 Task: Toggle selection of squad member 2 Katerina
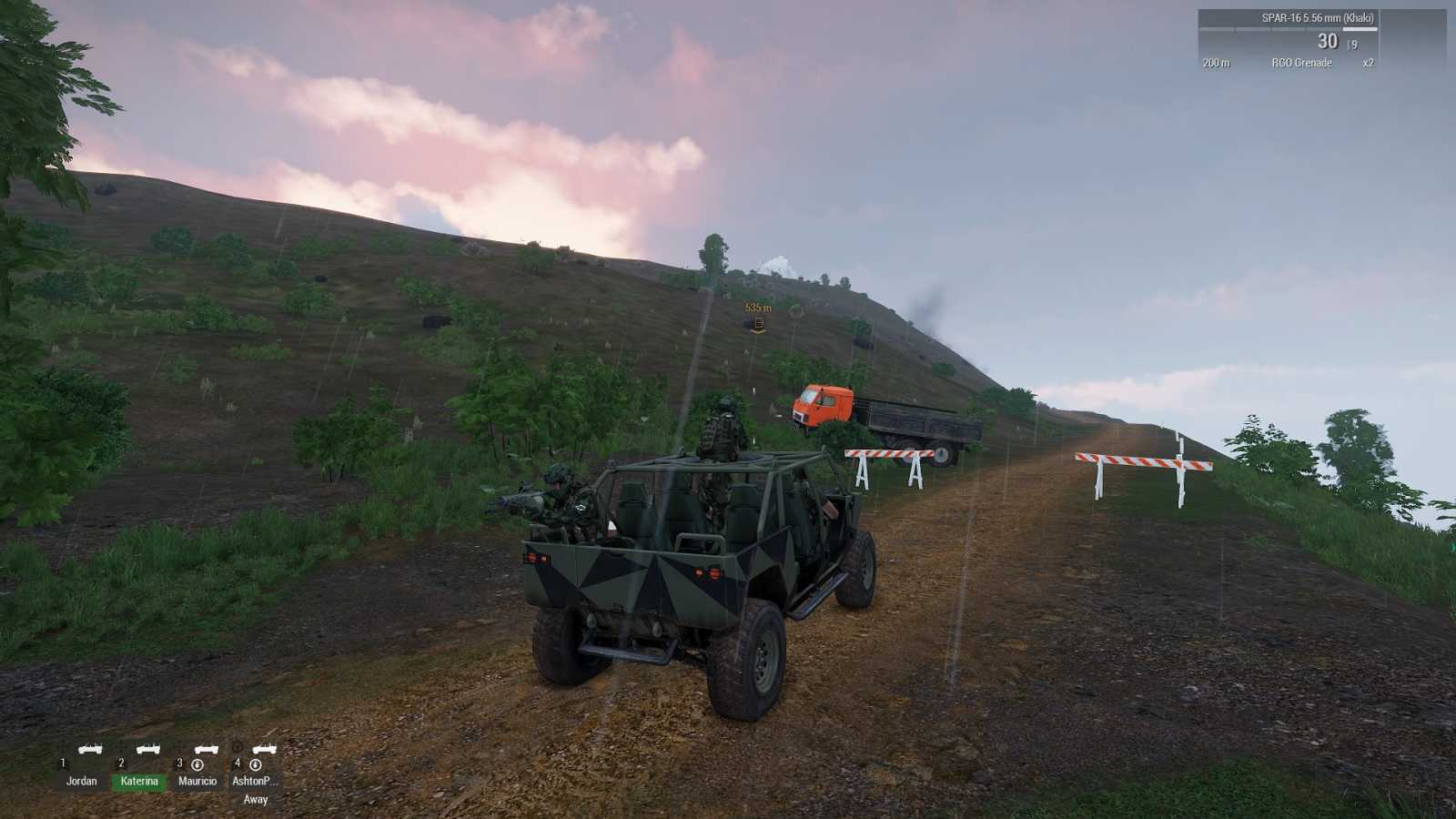coord(139,780)
